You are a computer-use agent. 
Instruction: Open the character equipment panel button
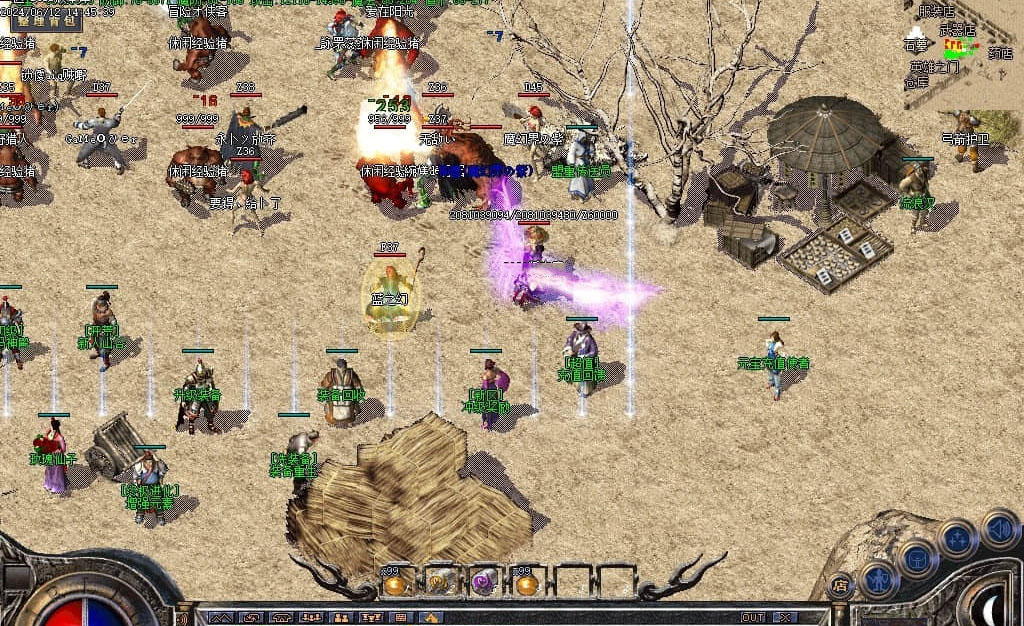pyautogui.click(x=880, y=578)
